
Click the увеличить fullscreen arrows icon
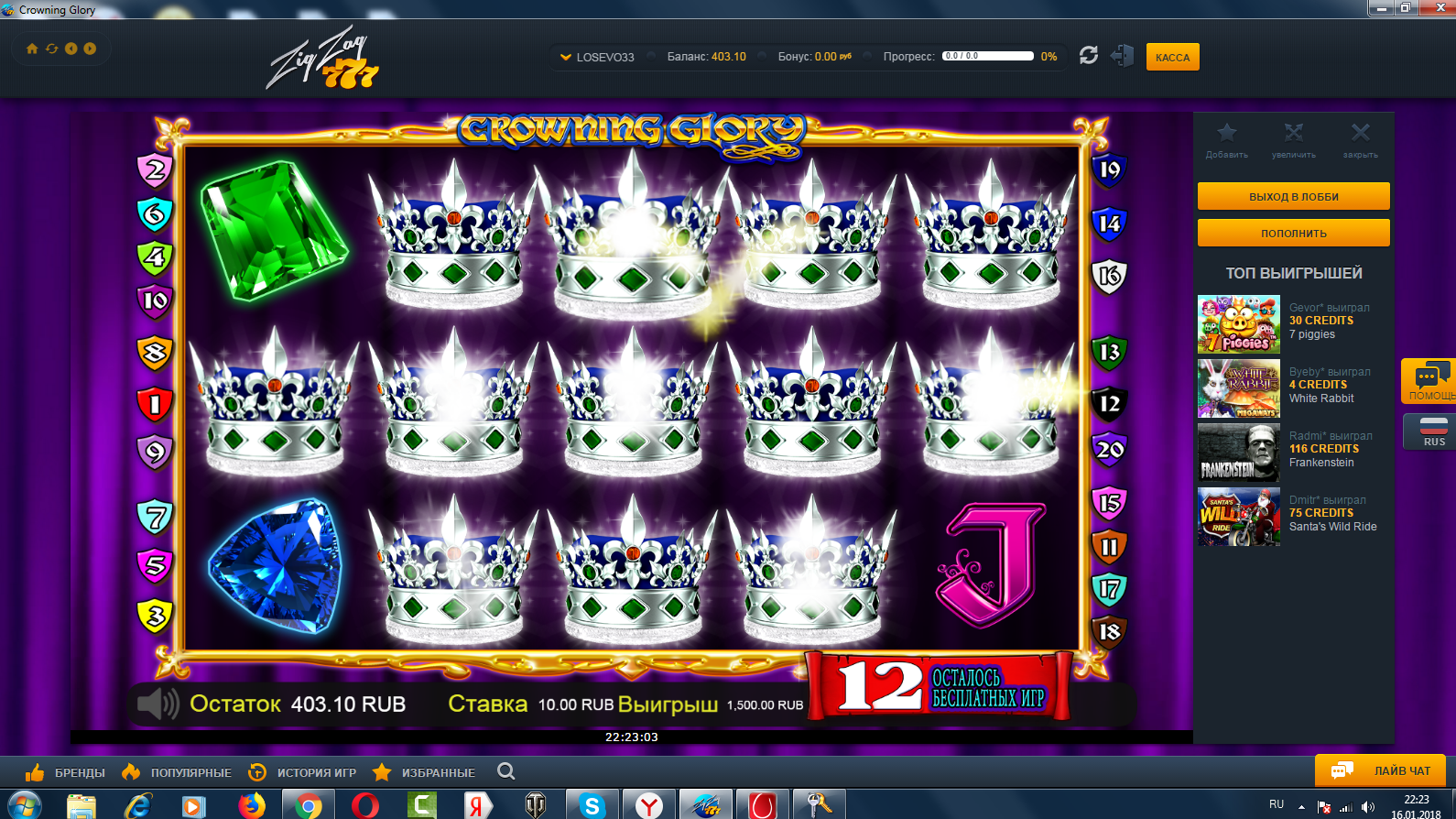point(1293,134)
